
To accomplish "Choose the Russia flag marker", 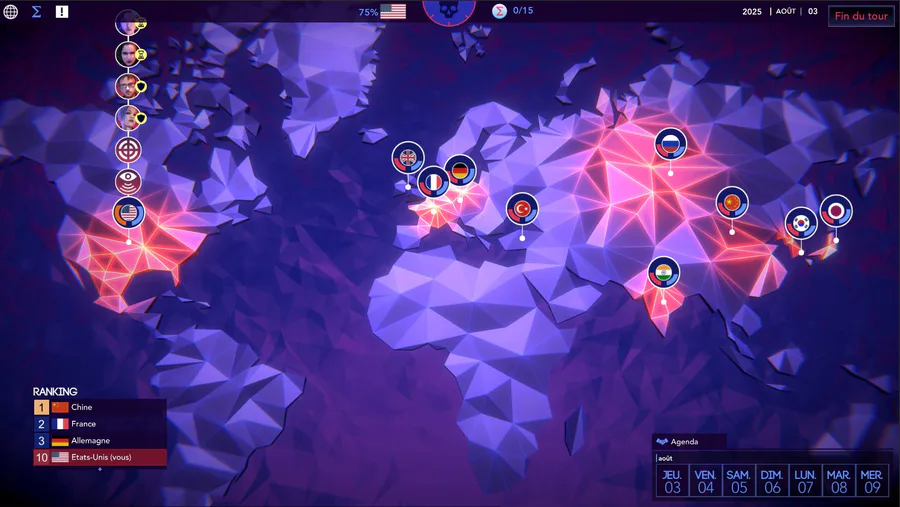I will (671, 144).
